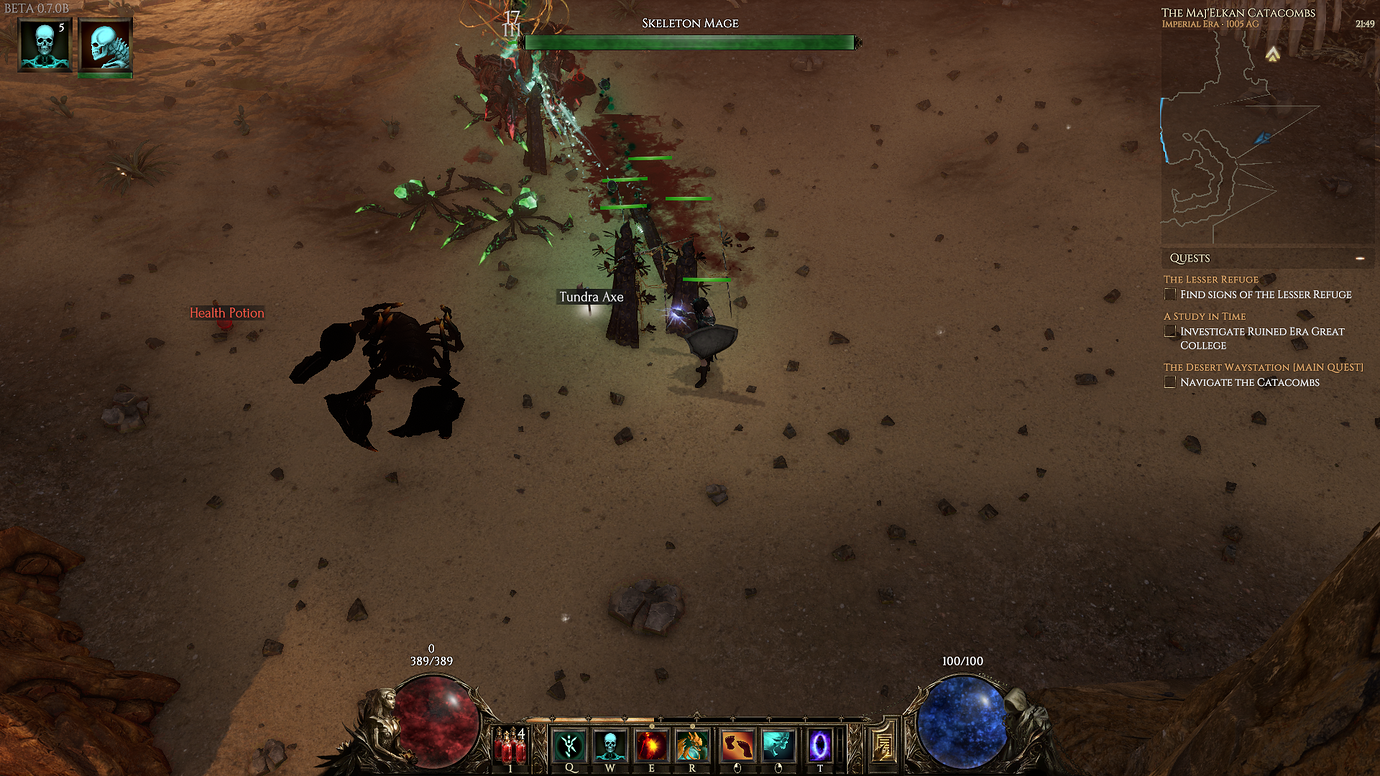Select the Summon Skeleton skill on Q
The image size is (1380, 776).
click(x=568, y=745)
